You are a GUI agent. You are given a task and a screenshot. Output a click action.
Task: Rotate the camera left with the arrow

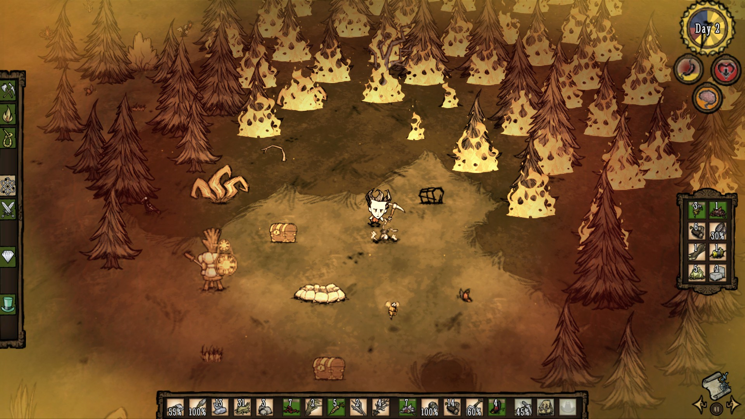click(700, 405)
